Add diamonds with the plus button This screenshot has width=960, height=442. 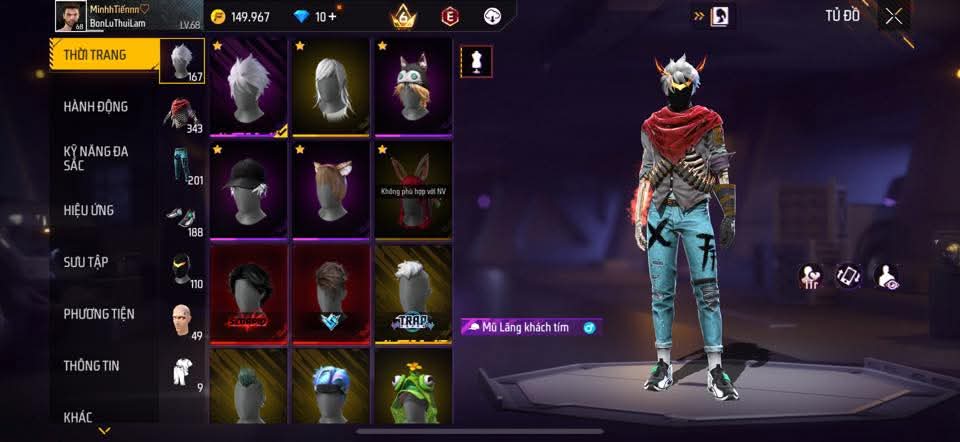[x=331, y=17]
